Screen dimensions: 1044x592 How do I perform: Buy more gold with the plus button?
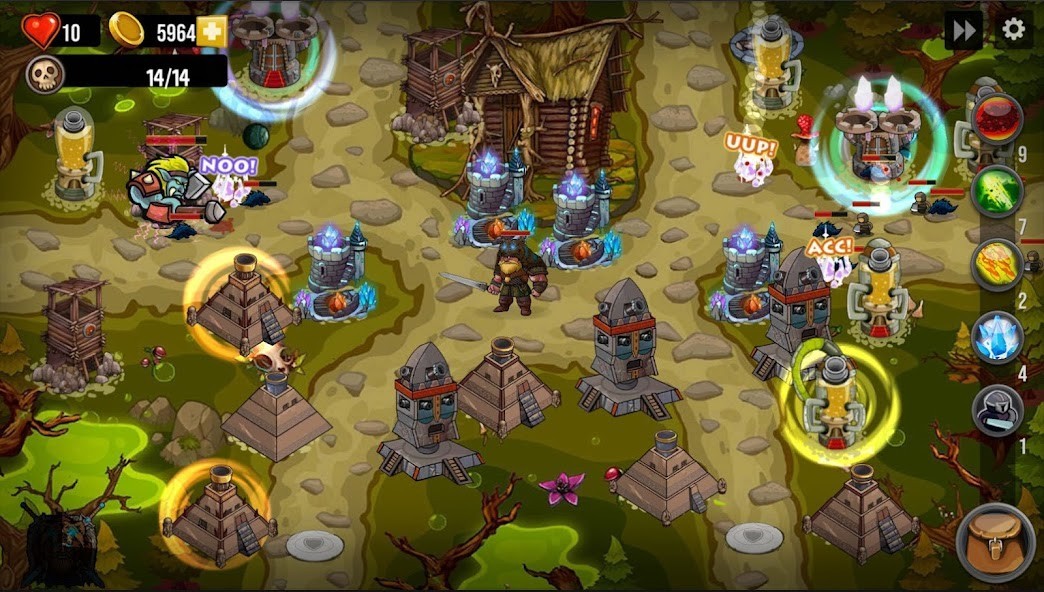(211, 32)
